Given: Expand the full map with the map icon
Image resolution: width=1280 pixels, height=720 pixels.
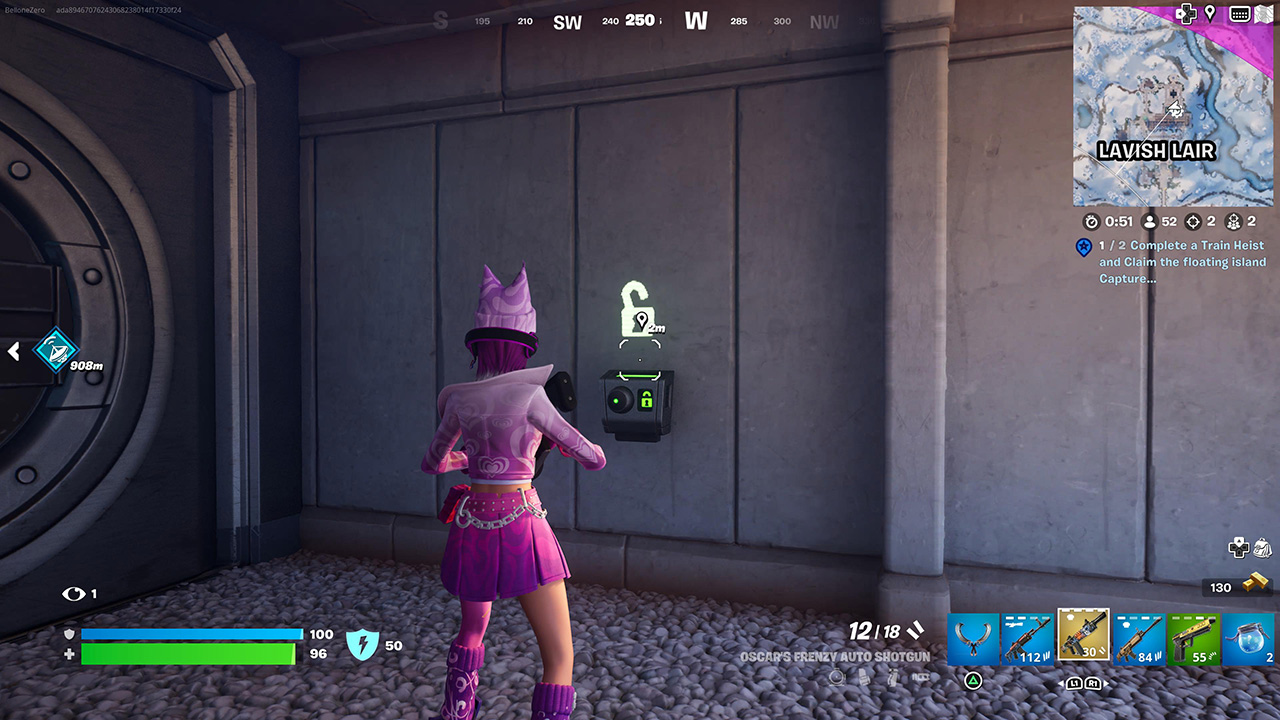Looking at the screenshot, I should click(1263, 13).
